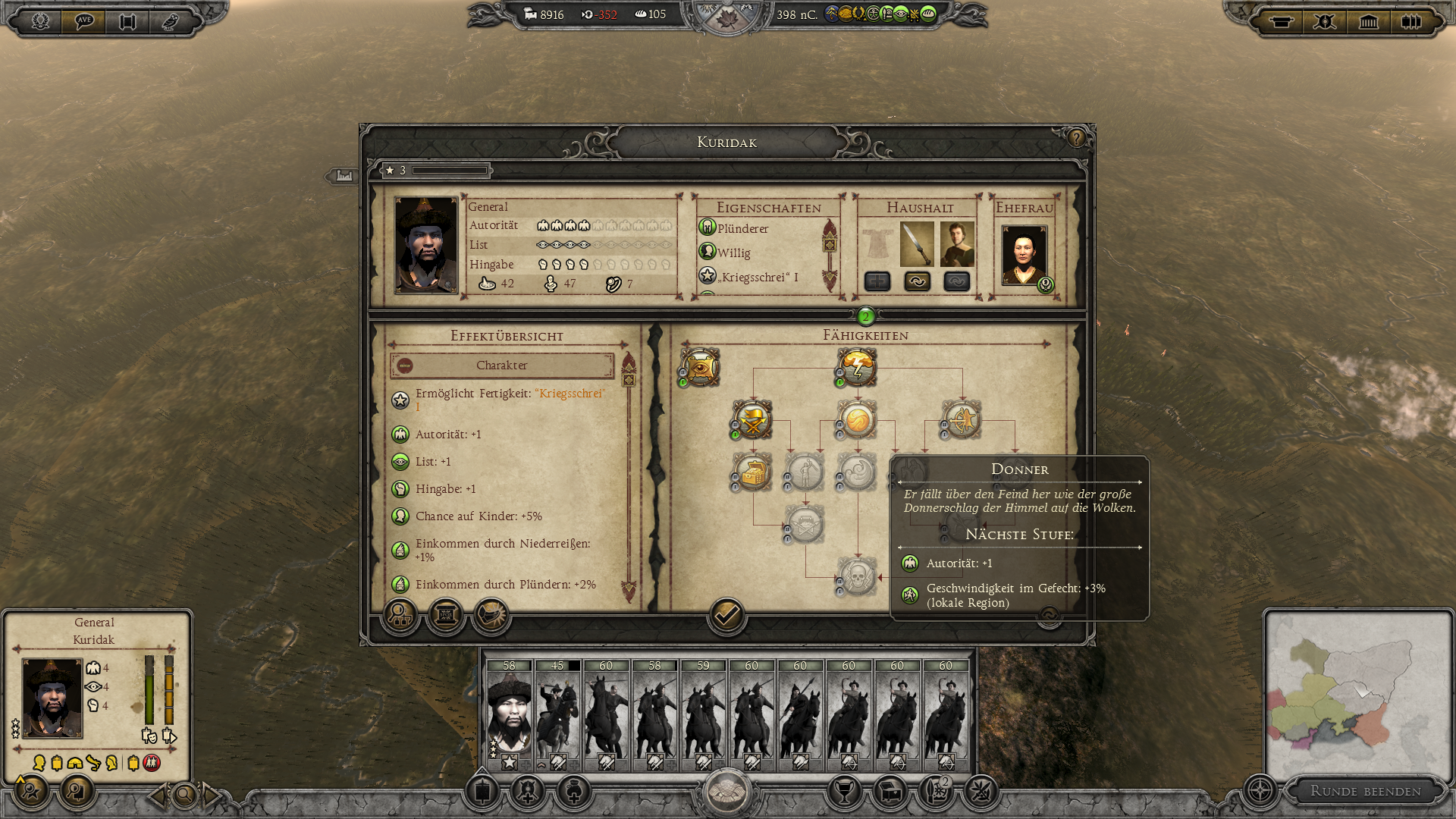Select the general unit card in army

pos(509,714)
